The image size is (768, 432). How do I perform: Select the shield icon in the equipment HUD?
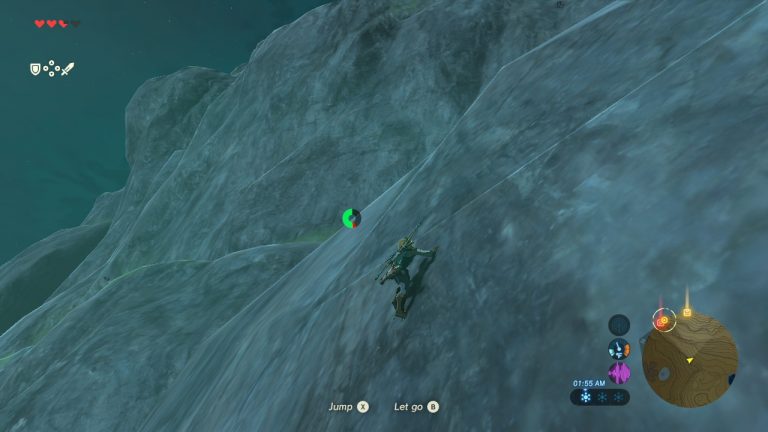click(35, 69)
